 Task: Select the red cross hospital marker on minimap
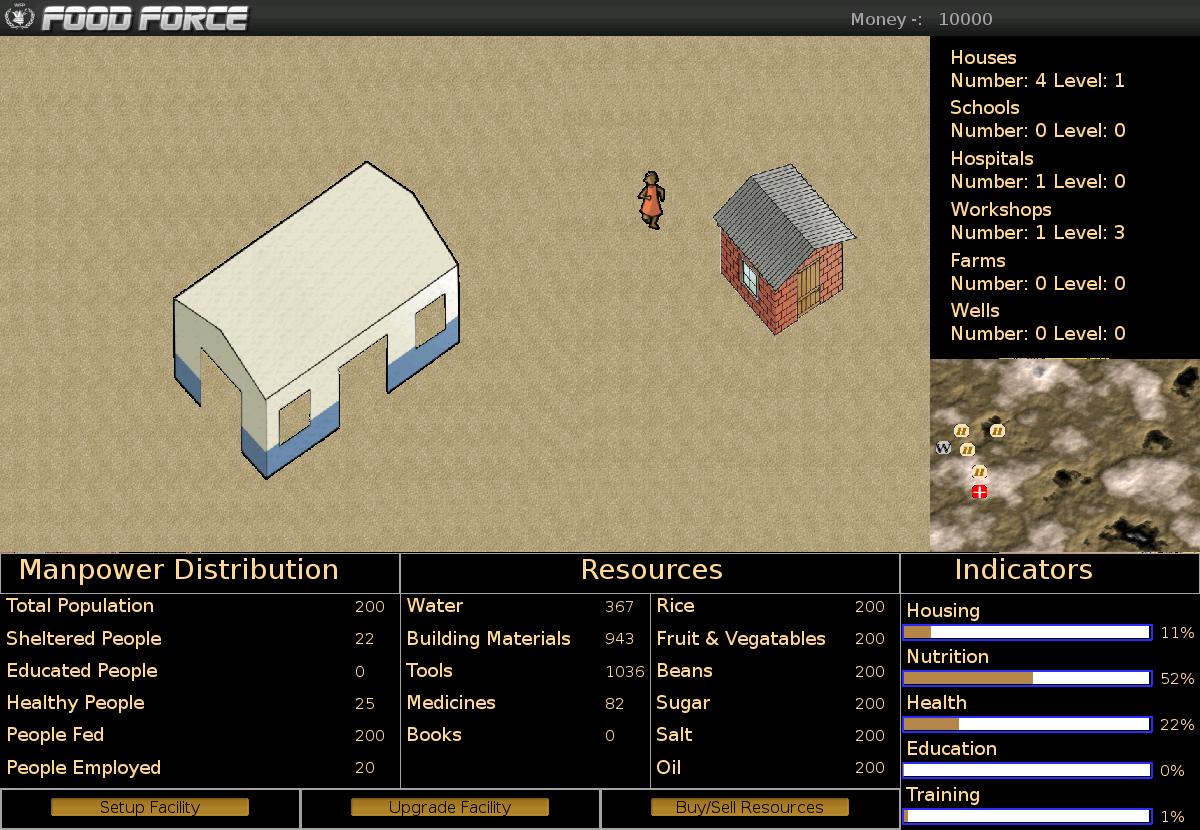[x=980, y=491]
